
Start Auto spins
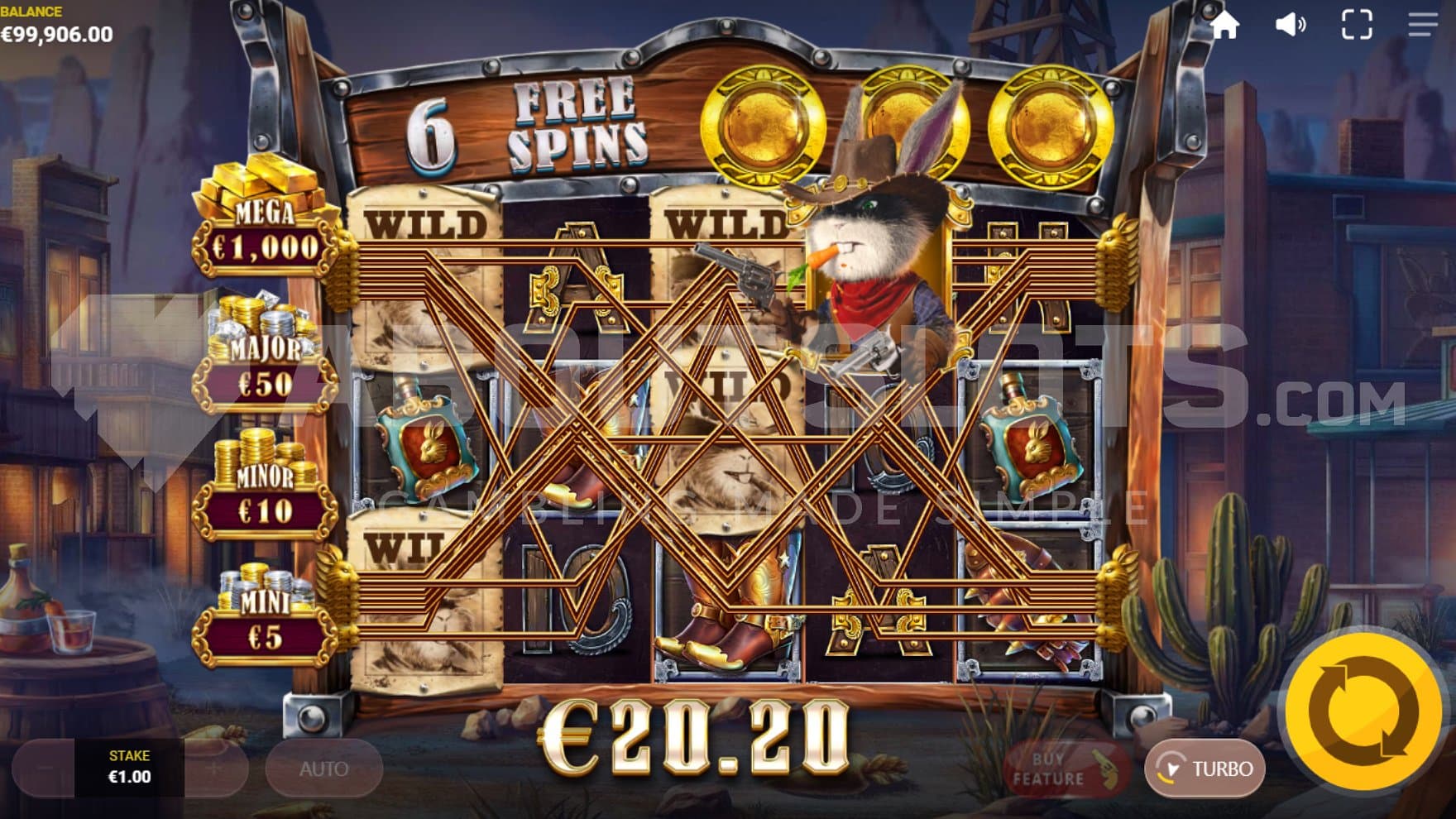point(323,769)
